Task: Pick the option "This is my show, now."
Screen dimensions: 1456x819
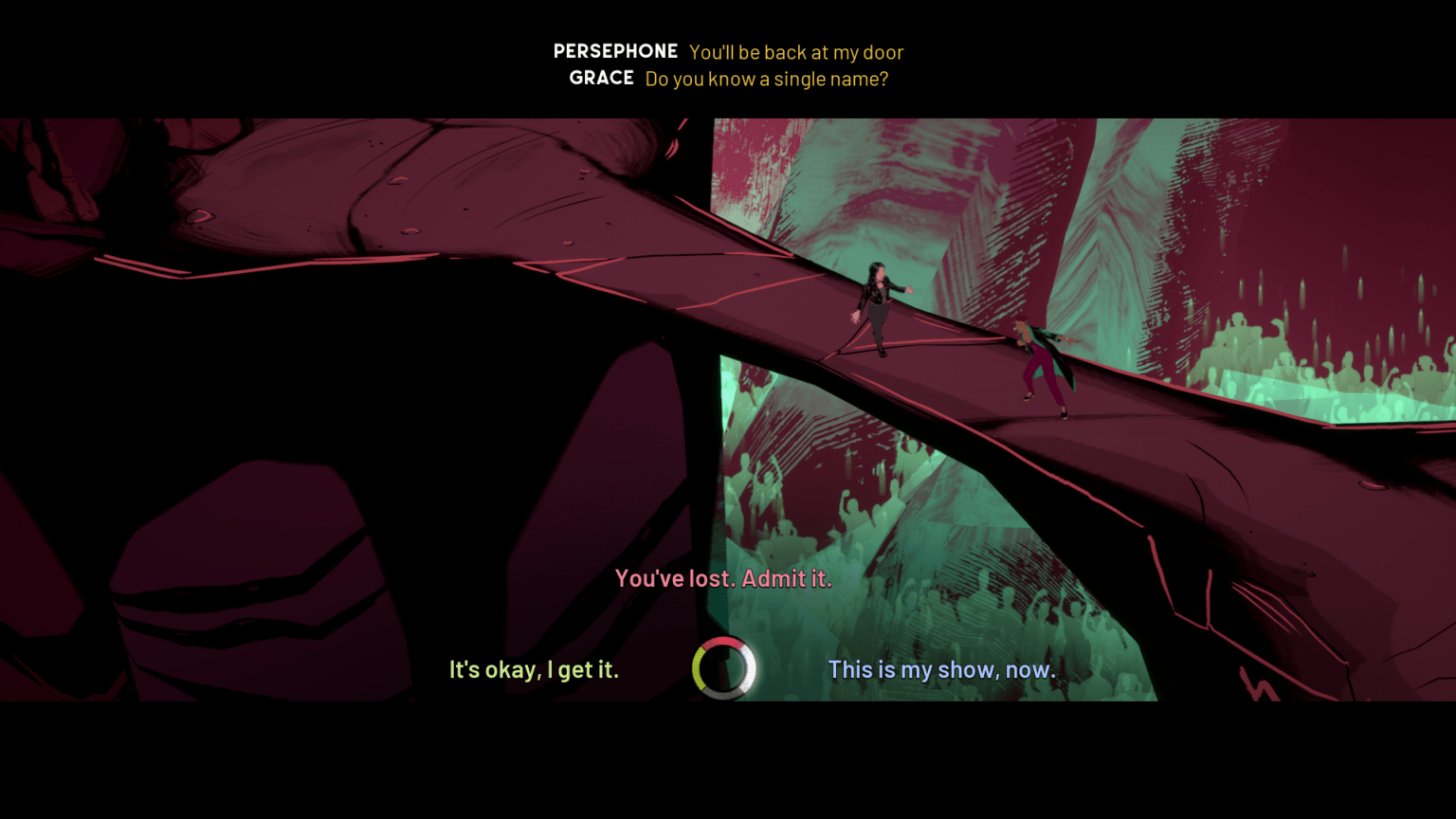Action: point(941,669)
